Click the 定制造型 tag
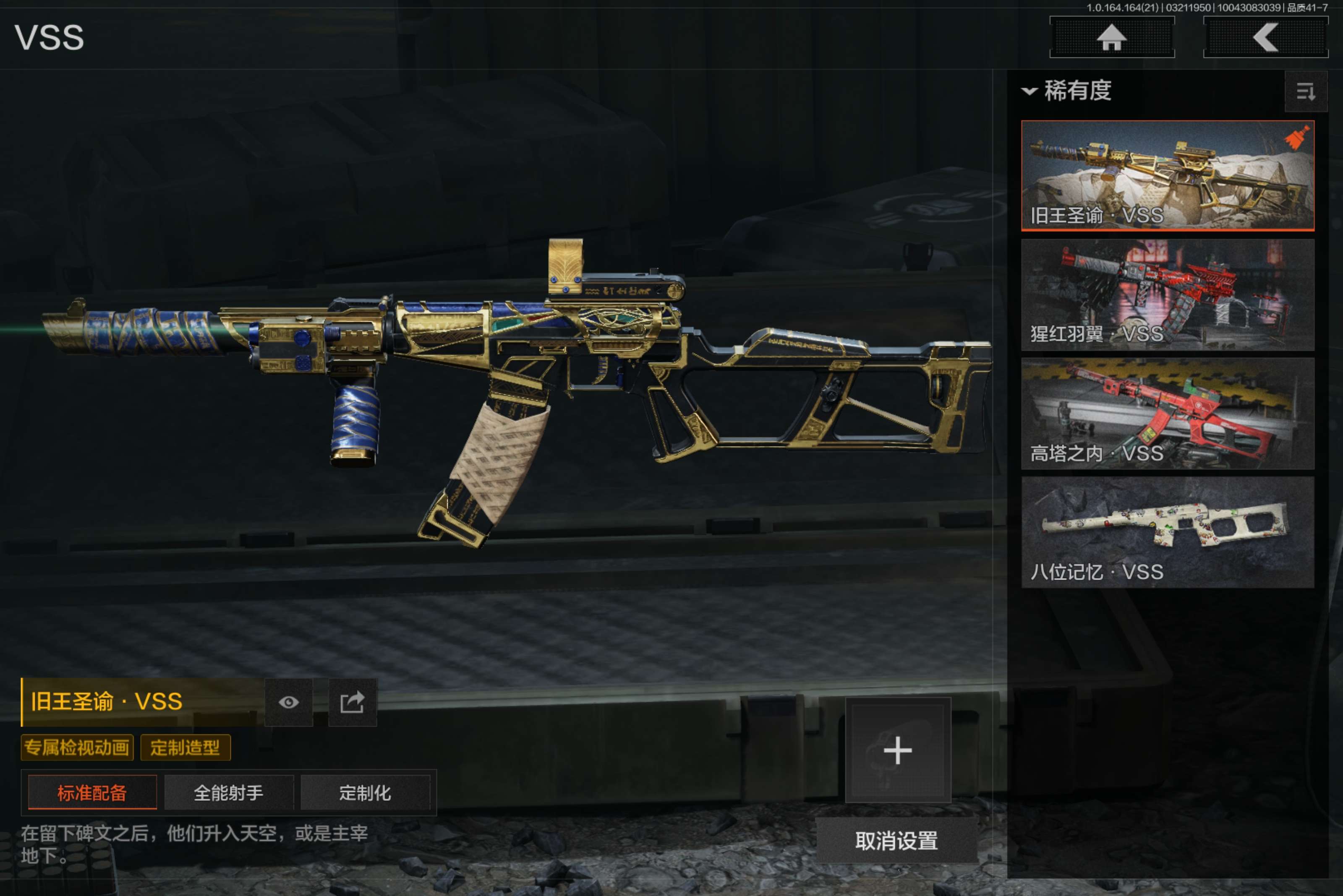Image resolution: width=1343 pixels, height=896 pixels. tap(185, 748)
